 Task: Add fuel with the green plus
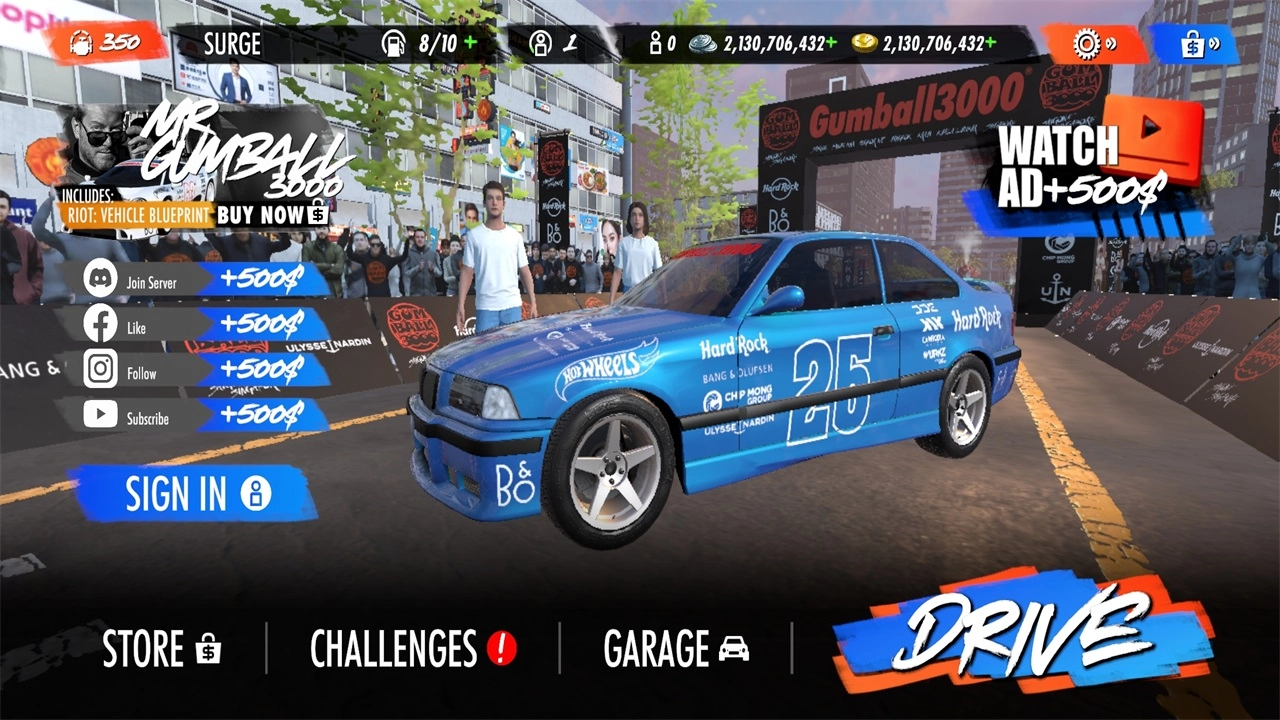470,43
